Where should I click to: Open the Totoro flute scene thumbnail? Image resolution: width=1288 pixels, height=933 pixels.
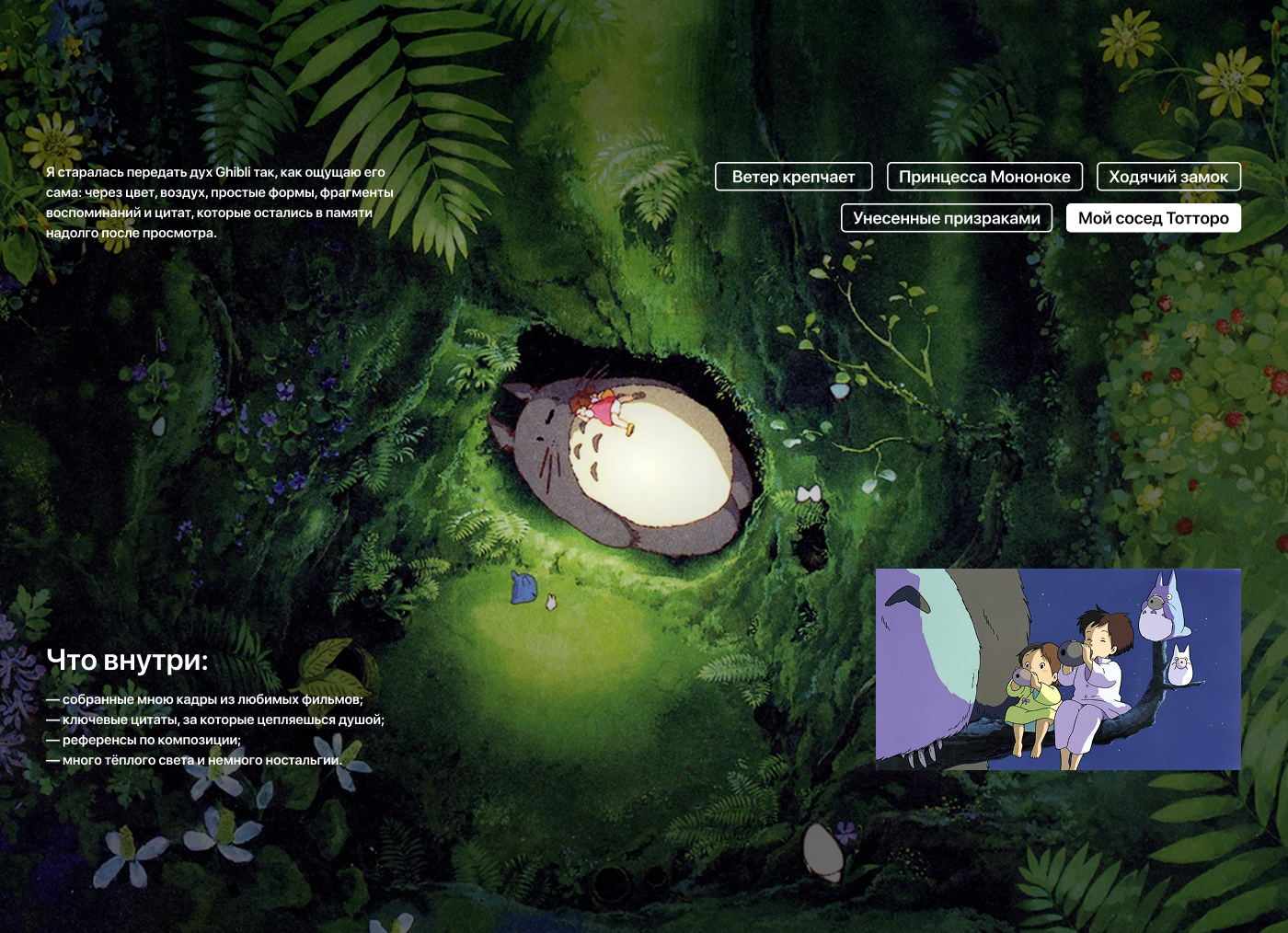pyautogui.click(x=1058, y=669)
